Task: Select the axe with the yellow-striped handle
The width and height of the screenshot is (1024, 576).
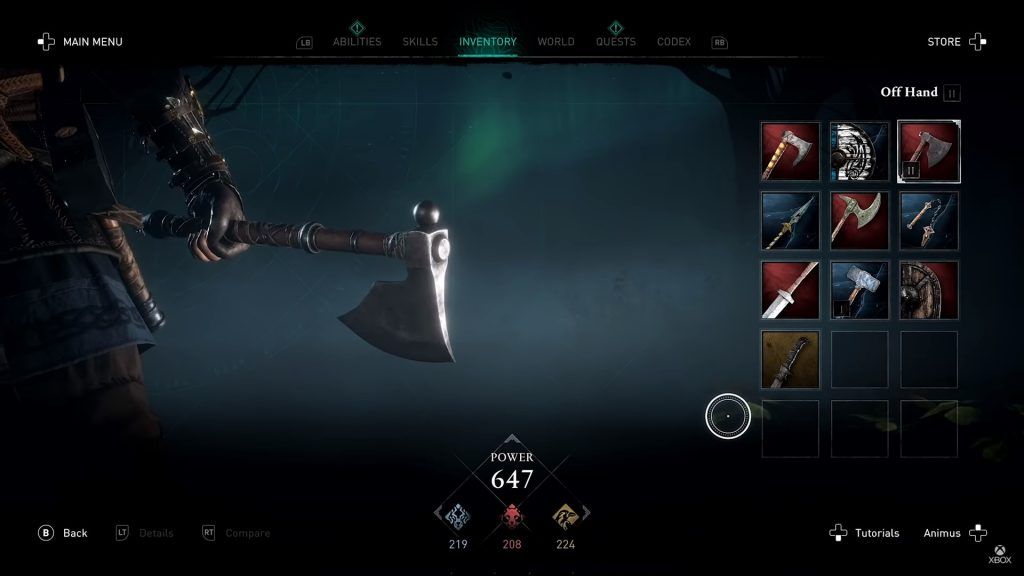Action: tap(790, 151)
